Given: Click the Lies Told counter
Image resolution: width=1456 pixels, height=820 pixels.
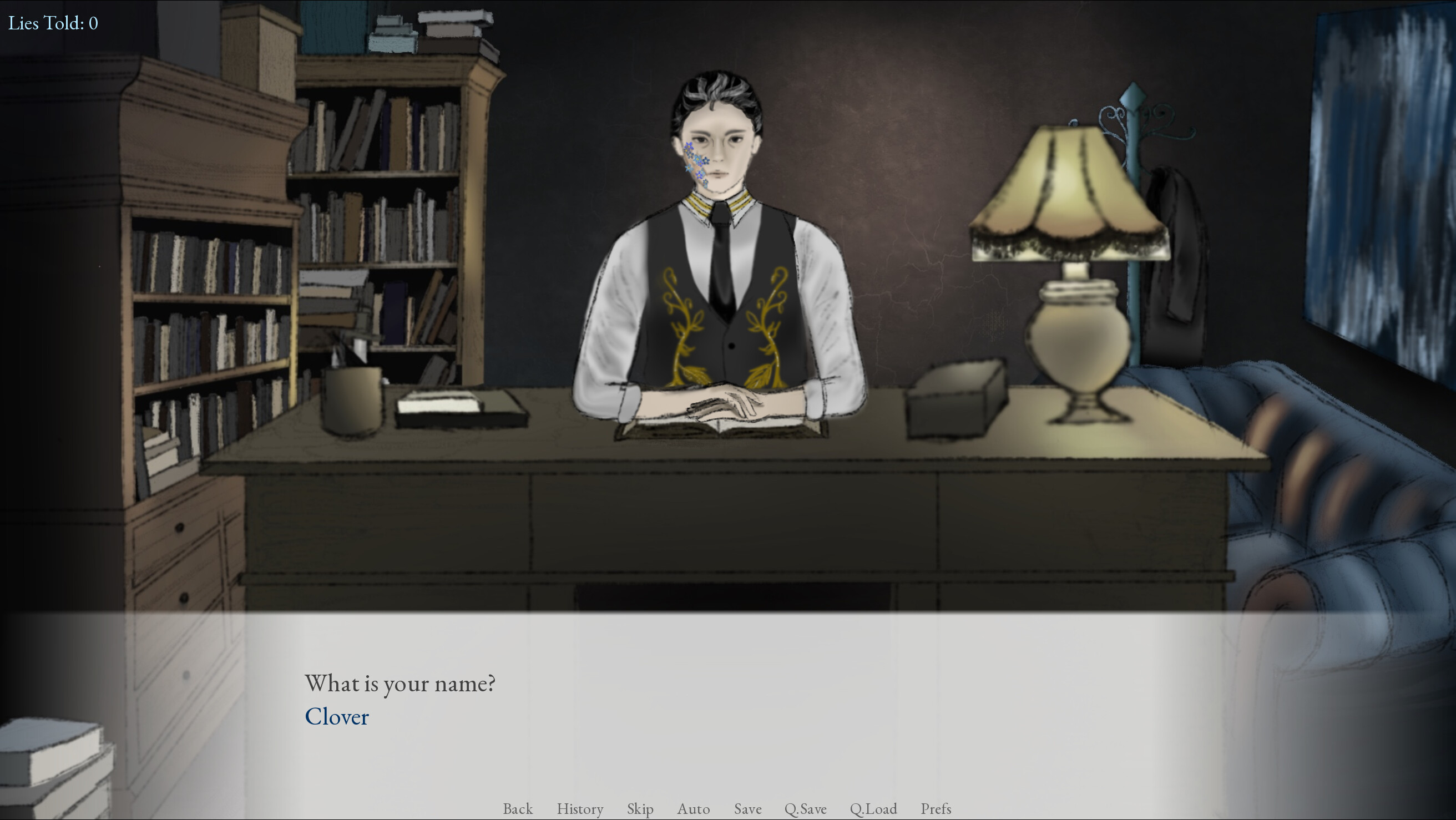Looking at the screenshot, I should click(53, 23).
